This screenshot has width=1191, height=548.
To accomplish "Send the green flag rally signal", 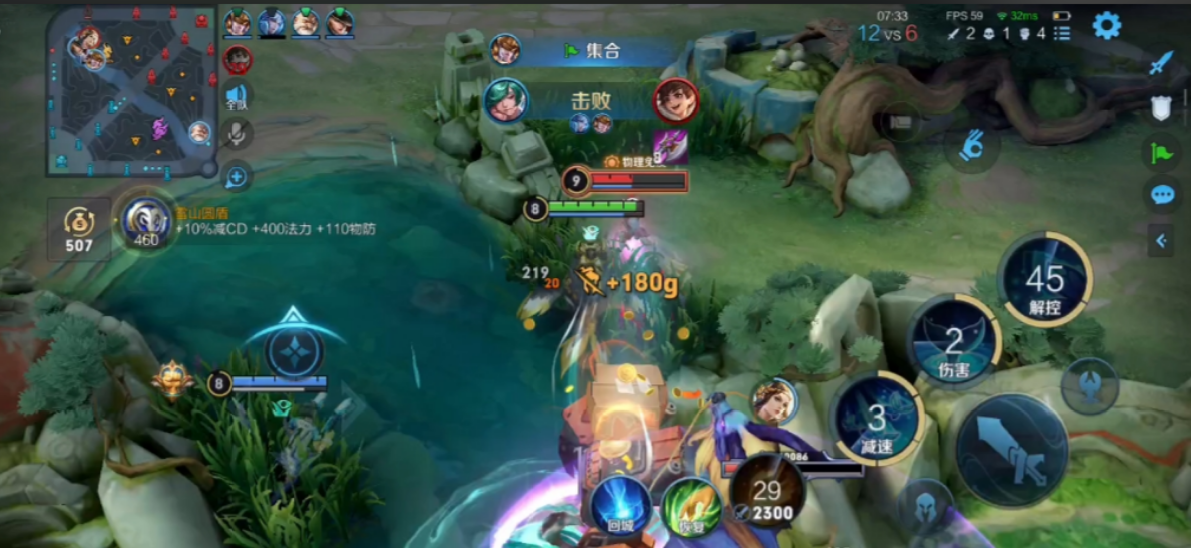I will point(1160,153).
